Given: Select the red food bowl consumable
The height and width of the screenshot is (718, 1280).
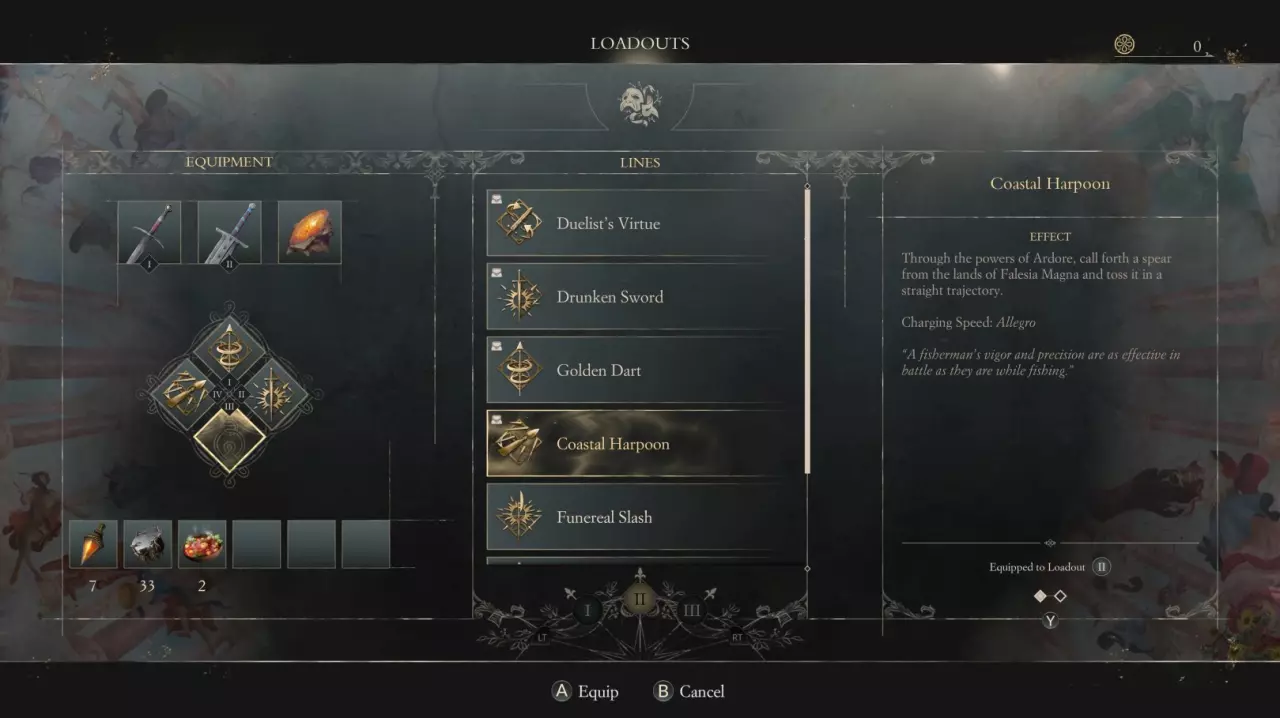Looking at the screenshot, I should click(x=202, y=544).
